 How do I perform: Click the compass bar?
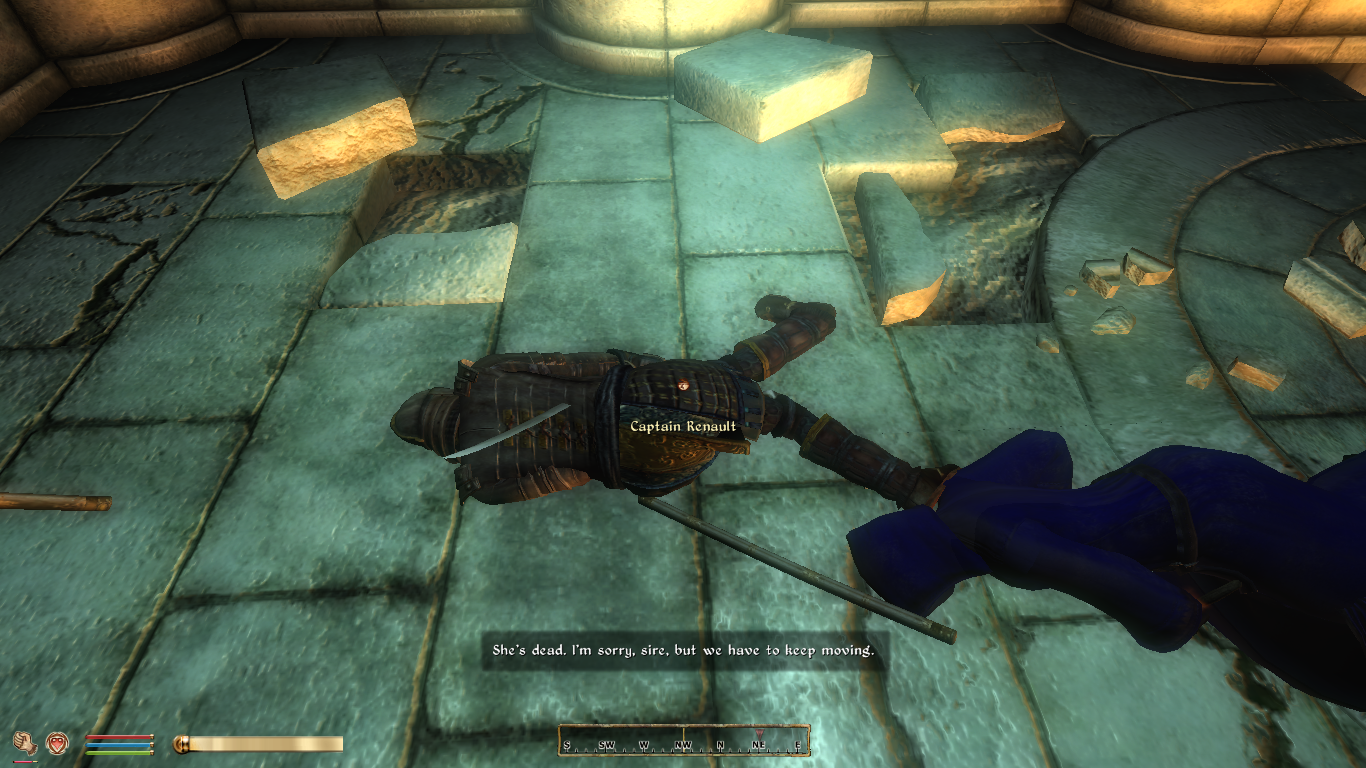coord(684,740)
